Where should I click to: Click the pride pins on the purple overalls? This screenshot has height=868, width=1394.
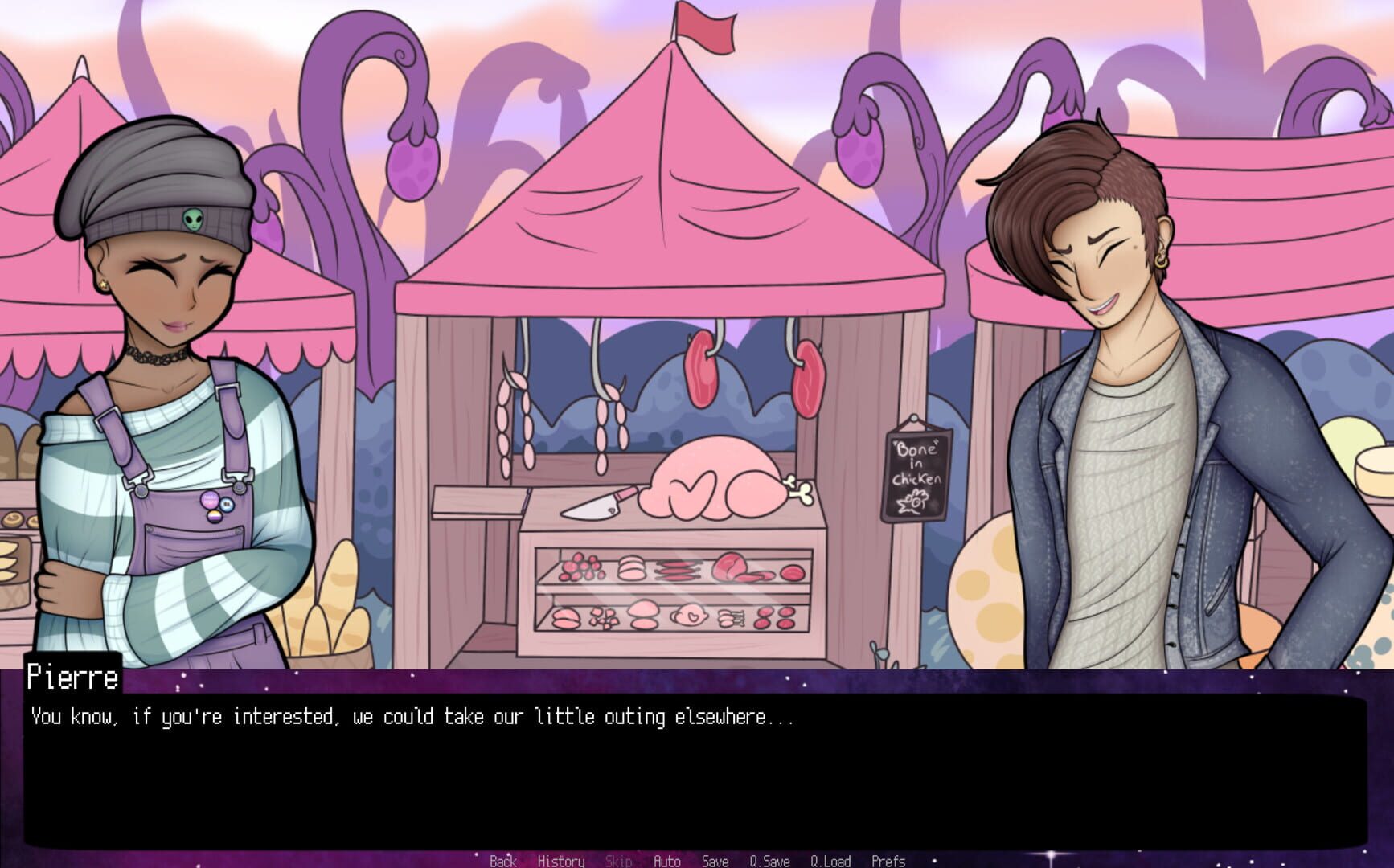click(217, 500)
